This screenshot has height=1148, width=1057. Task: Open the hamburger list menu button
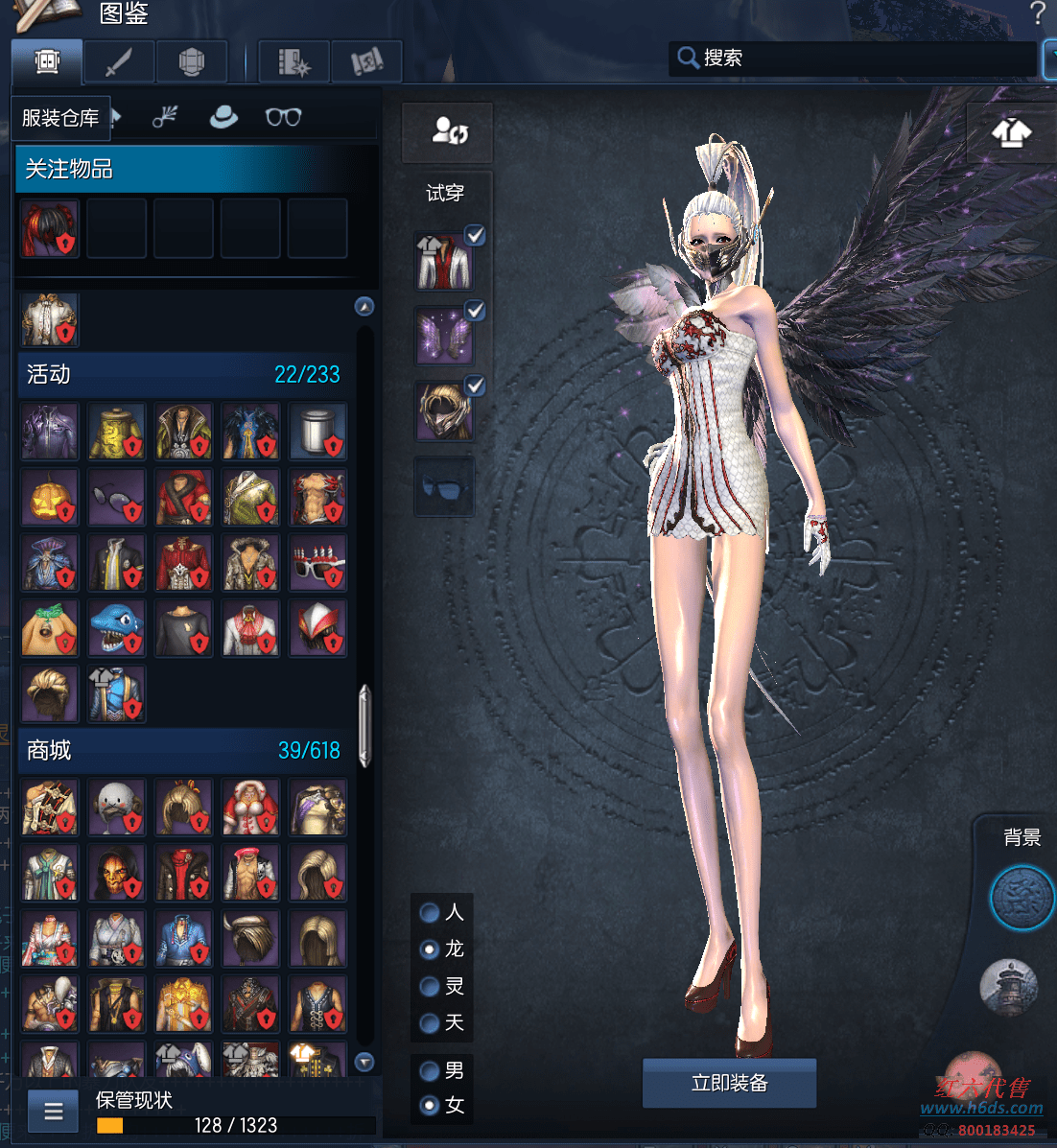54,1112
